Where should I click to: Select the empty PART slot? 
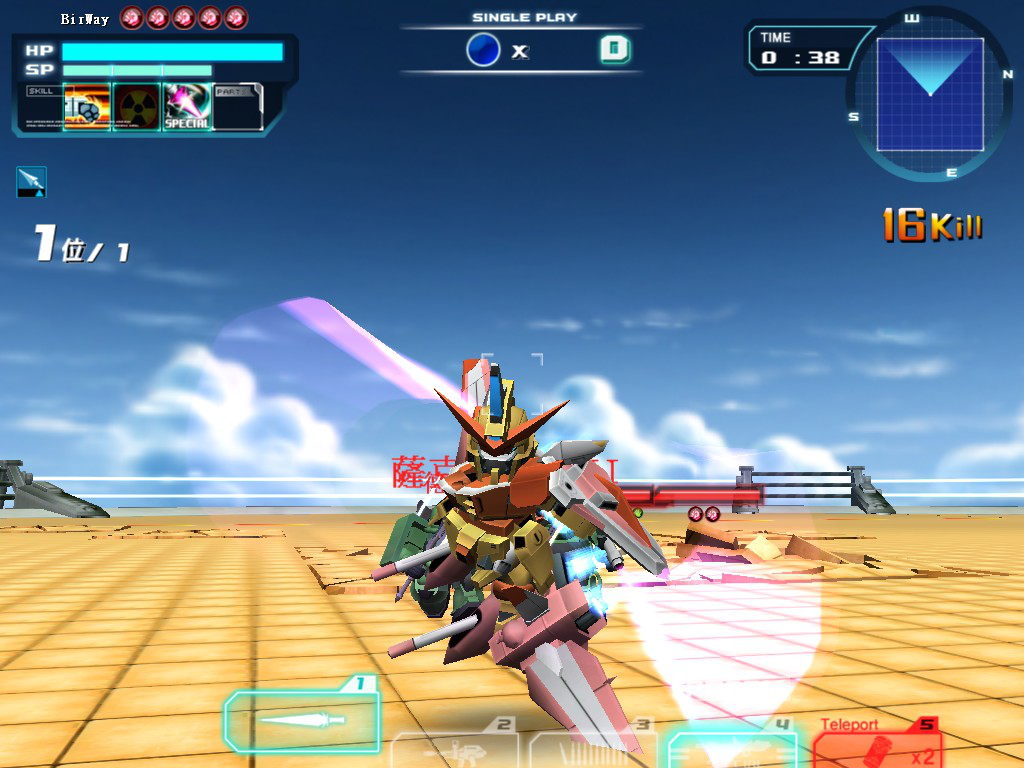(x=238, y=107)
